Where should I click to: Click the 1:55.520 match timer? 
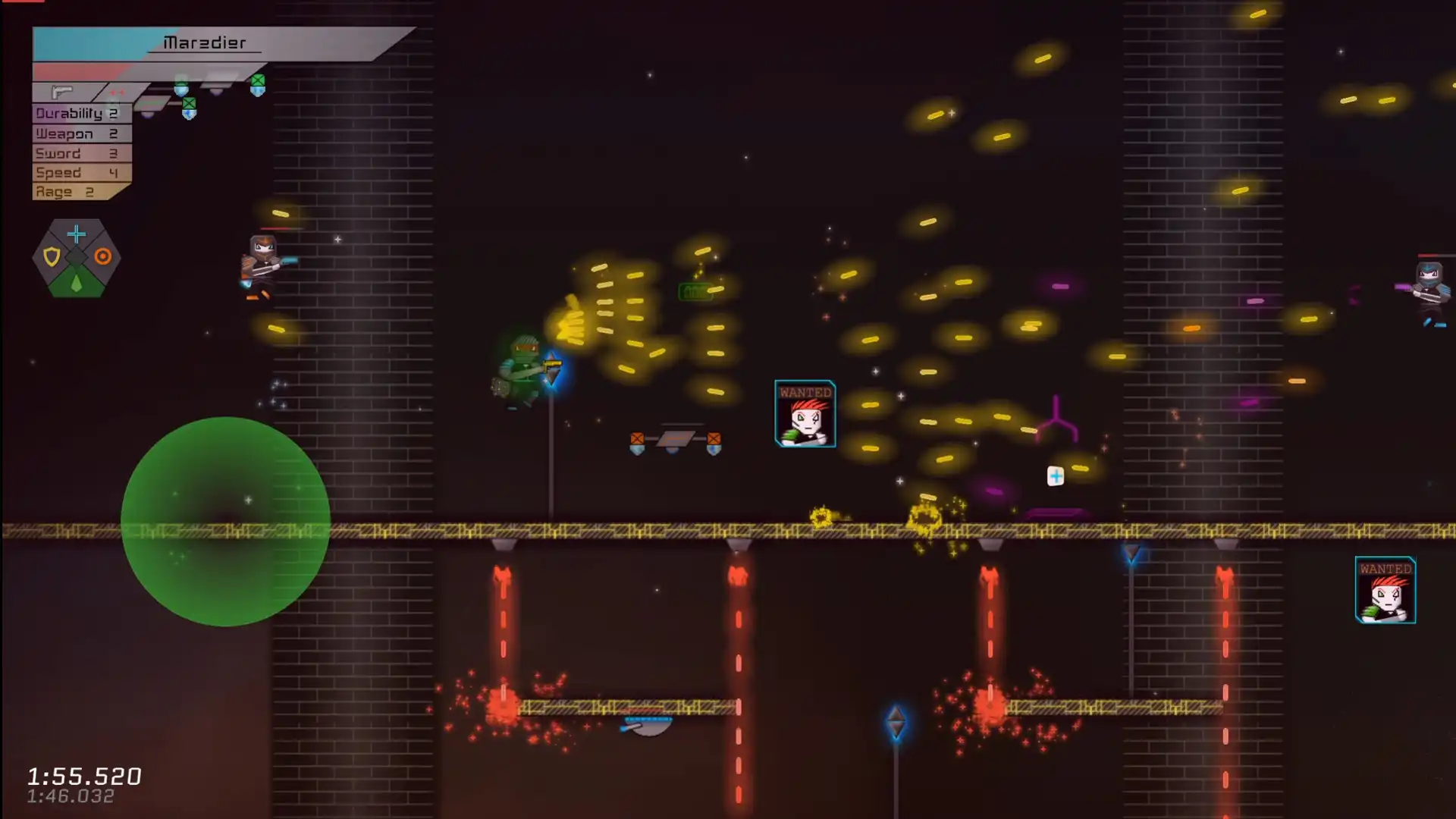tap(83, 777)
